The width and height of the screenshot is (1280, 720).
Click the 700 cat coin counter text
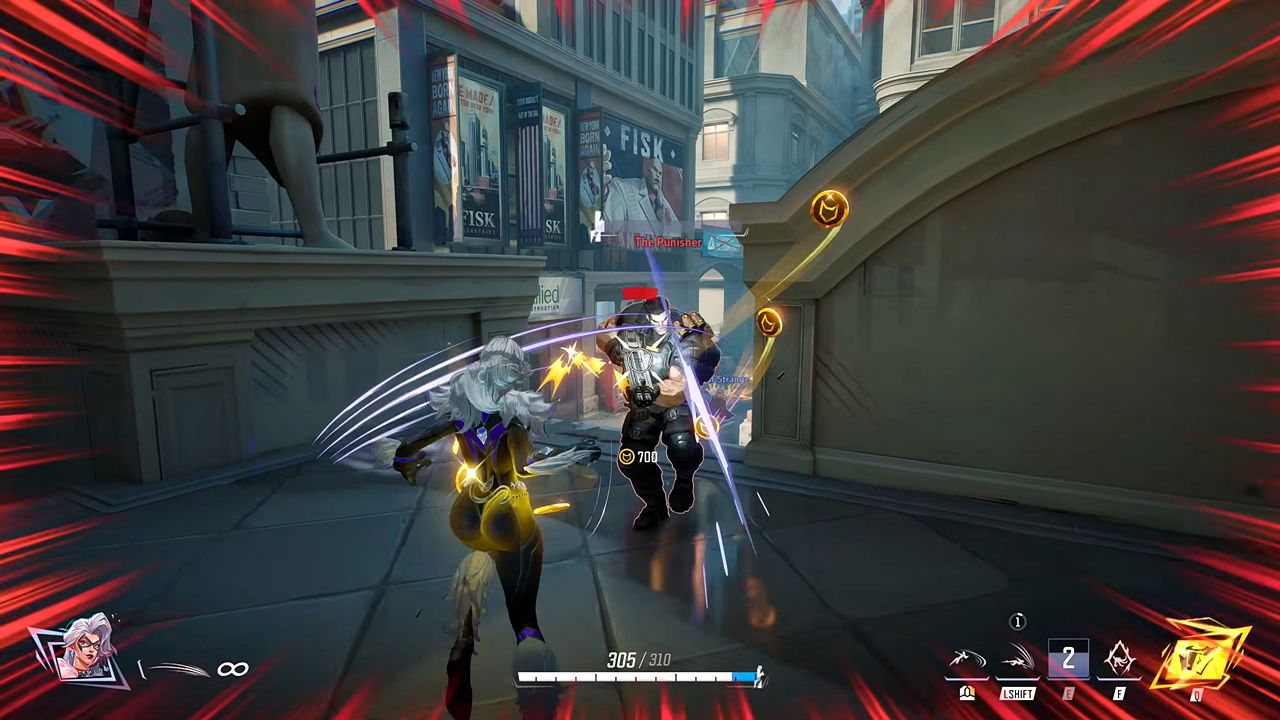pyautogui.click(x=647, y=457)
